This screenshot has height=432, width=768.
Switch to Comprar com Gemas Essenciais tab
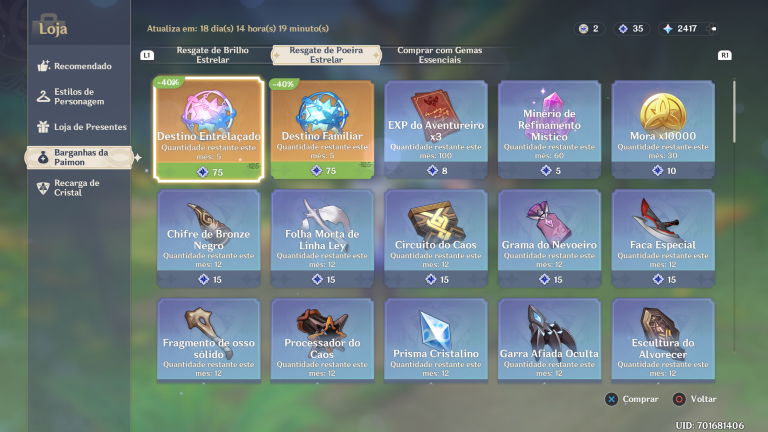point(430,54)
